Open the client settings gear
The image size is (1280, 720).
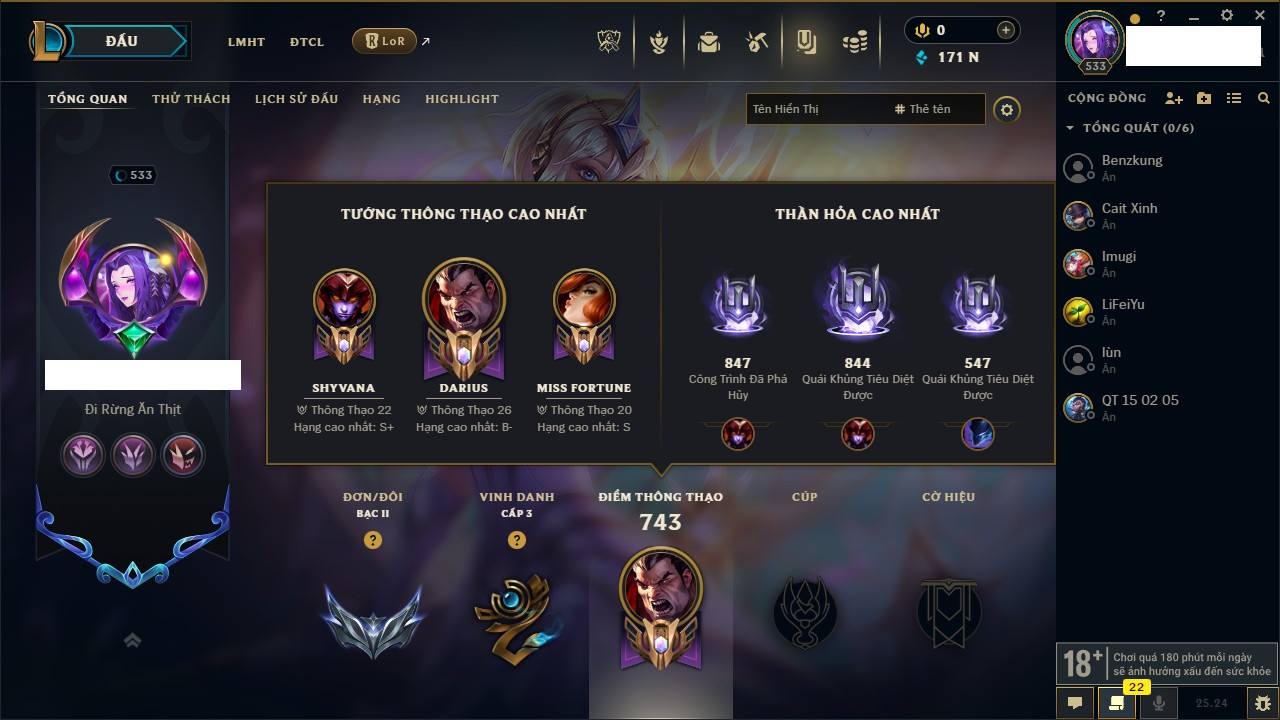1227,16
